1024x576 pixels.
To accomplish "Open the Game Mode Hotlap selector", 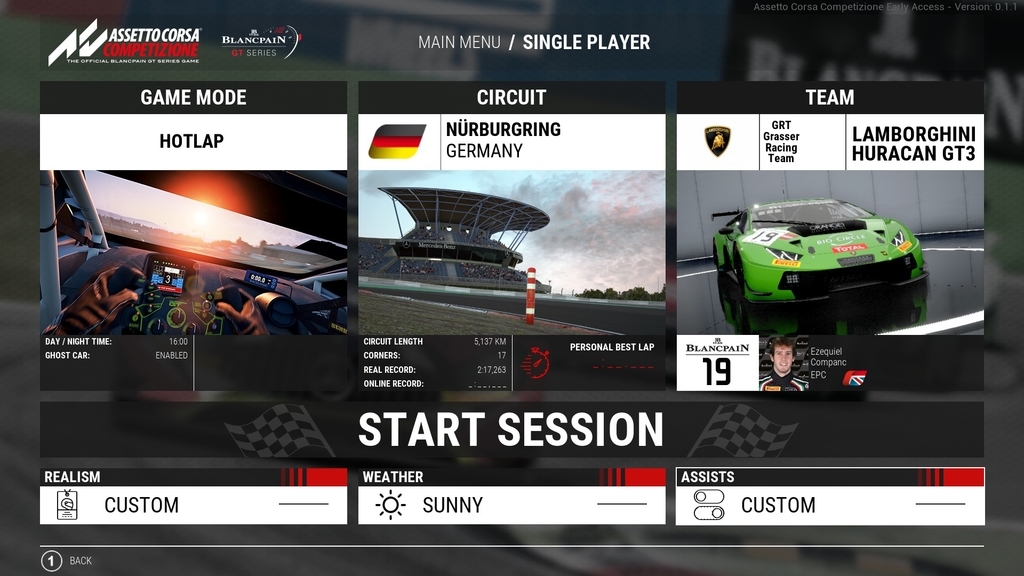I will click(x=192, y=141).
